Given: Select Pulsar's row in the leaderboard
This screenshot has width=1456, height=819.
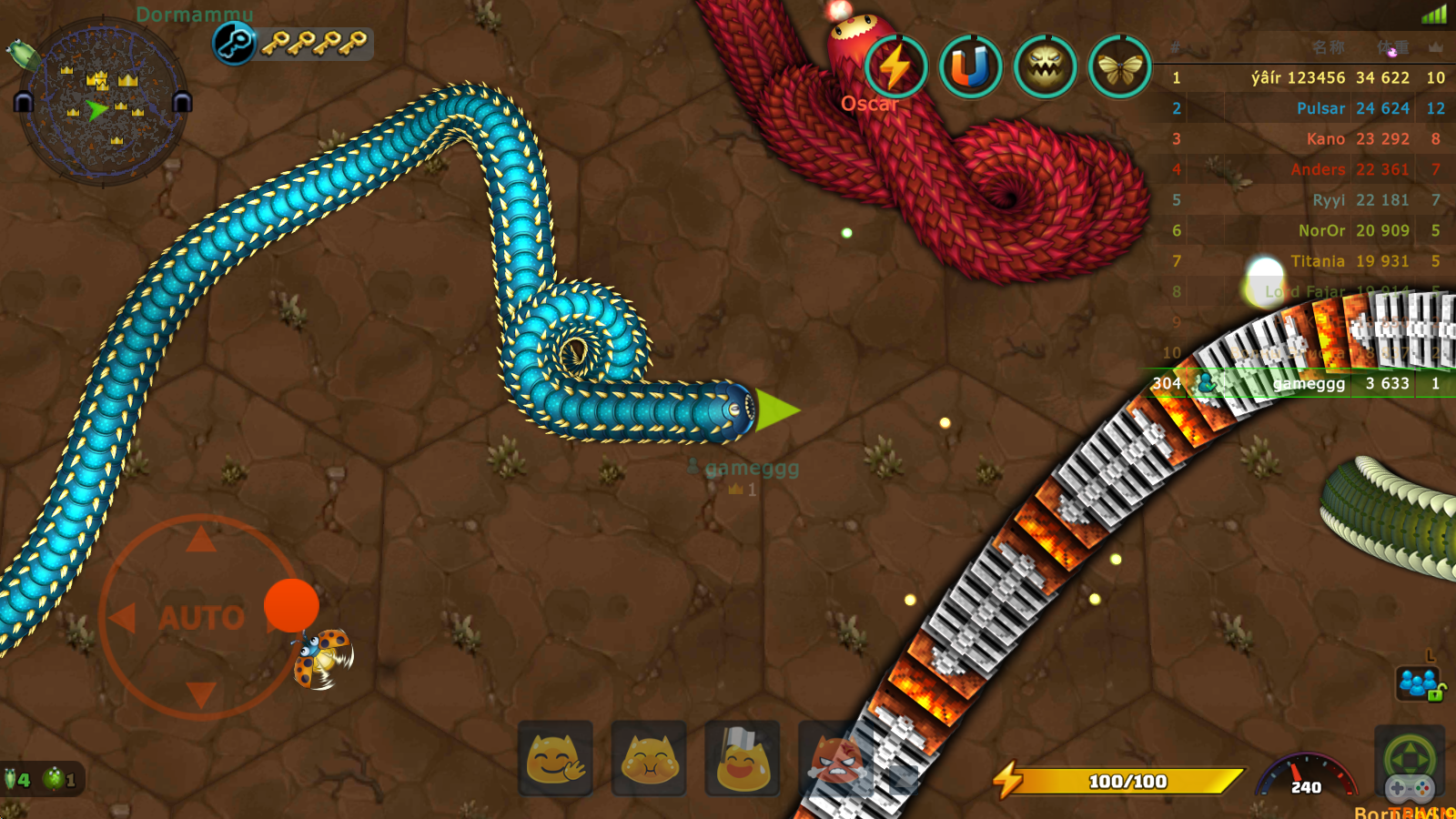Looking at the screenshot, I should 1306,108.
